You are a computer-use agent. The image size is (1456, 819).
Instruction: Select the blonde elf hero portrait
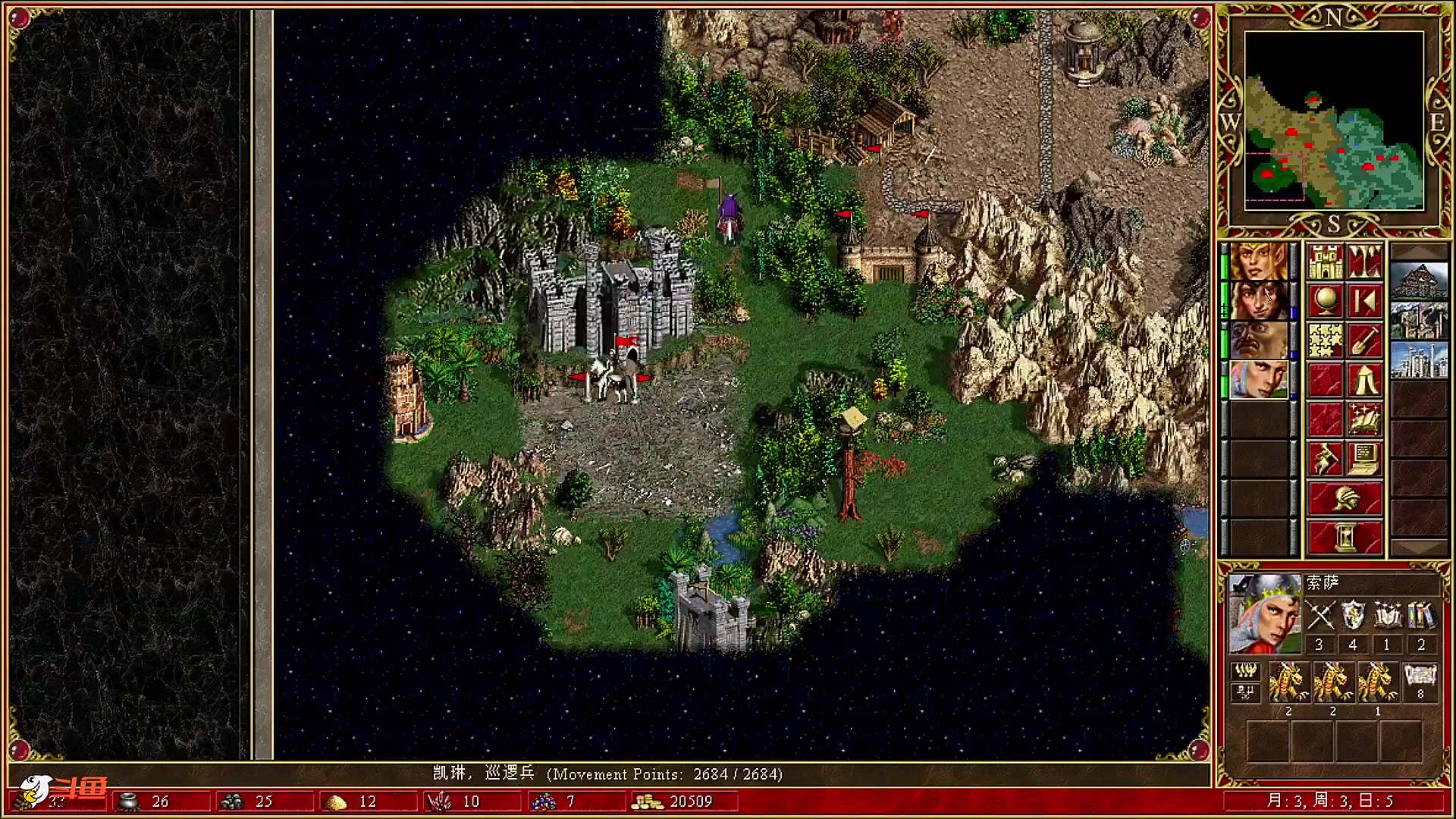(x=1258, y=262)
